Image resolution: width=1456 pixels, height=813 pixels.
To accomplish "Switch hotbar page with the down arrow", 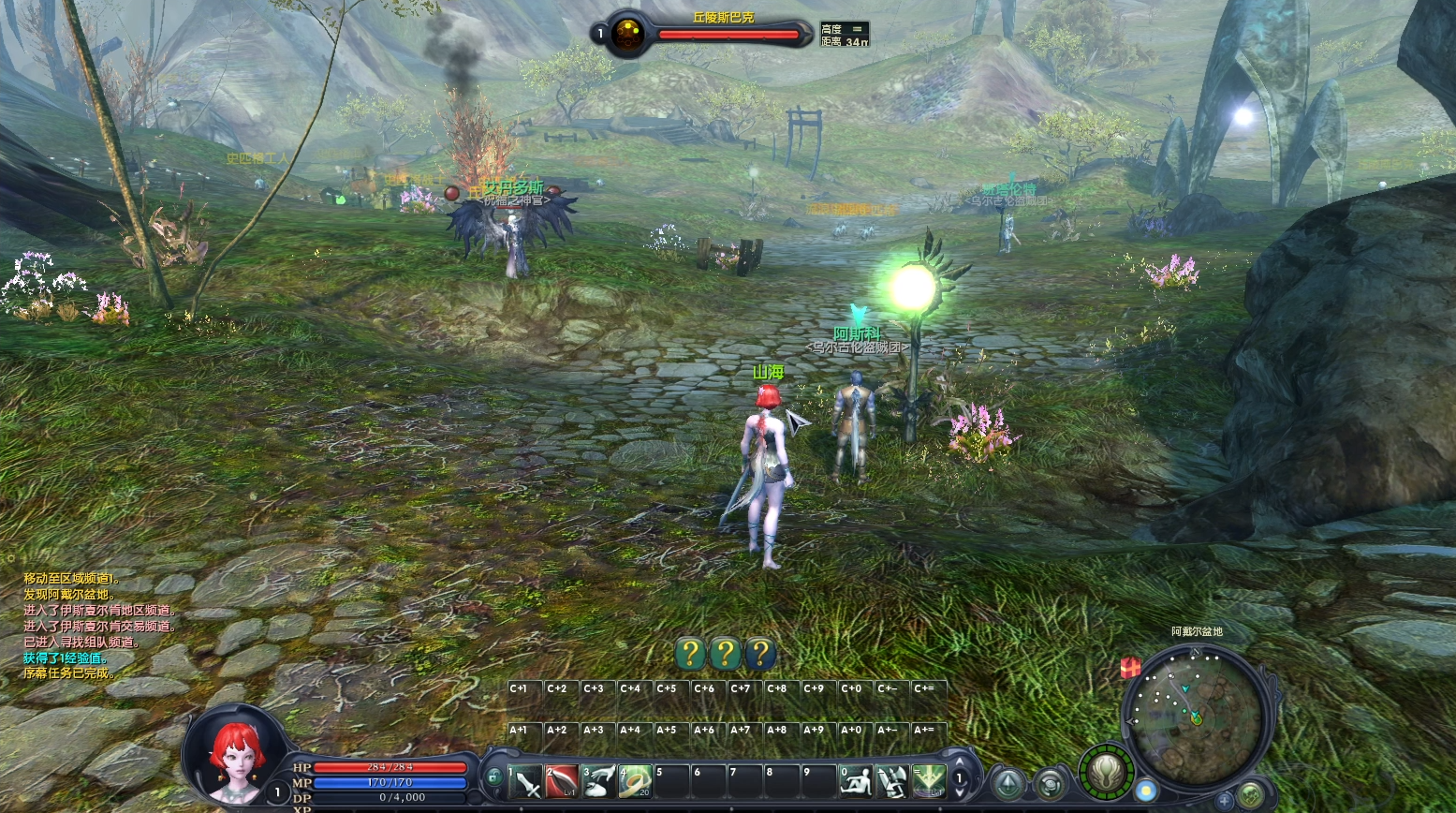I will pyautogui.click(x=959, y=792).
